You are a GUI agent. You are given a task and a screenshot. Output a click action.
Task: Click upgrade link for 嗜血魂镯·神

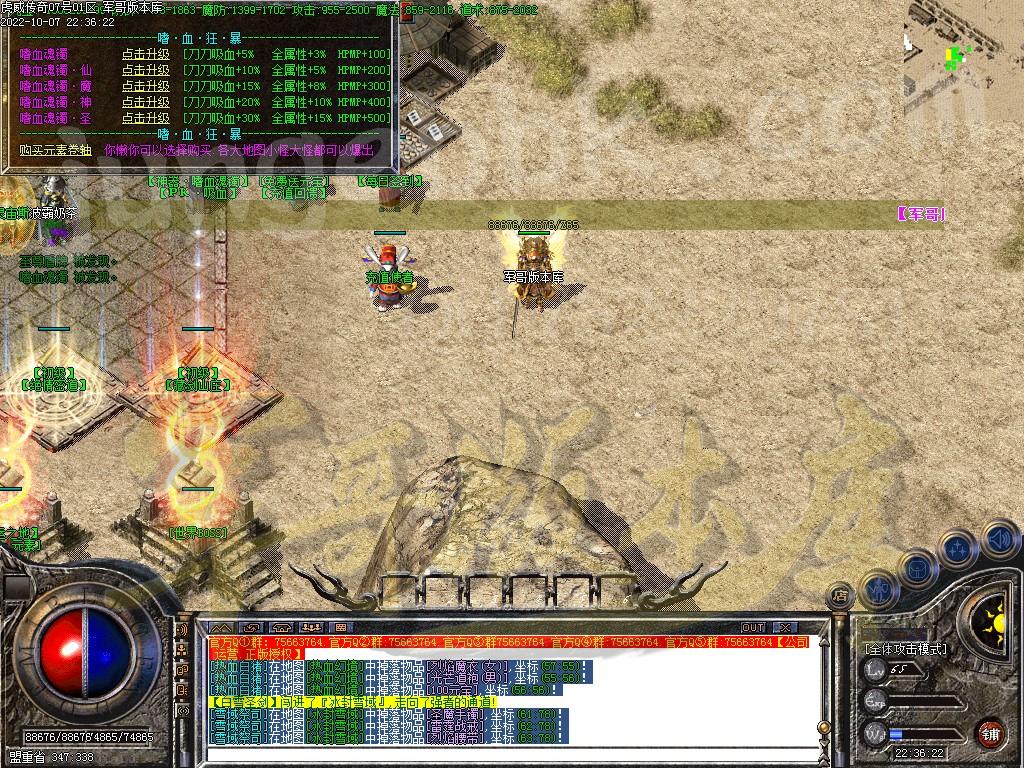pyautogui.click(x=145, y=102)
